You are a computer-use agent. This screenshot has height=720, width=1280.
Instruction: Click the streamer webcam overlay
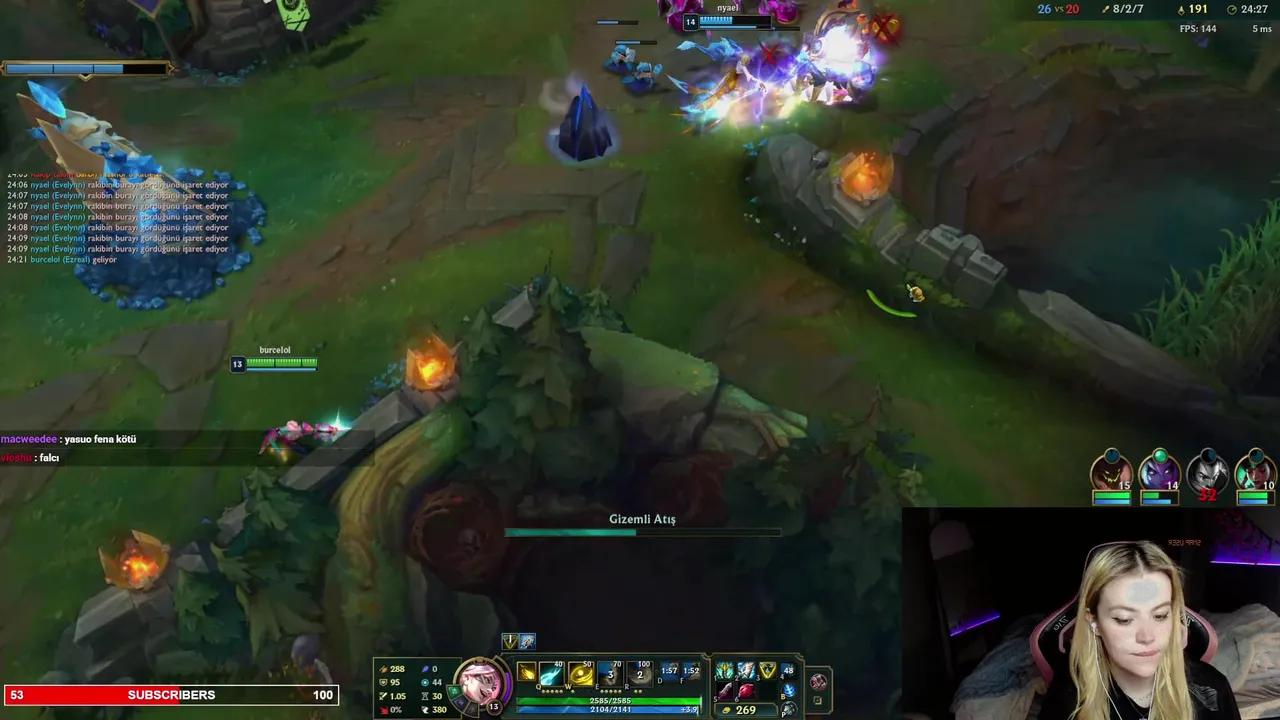1090,612
